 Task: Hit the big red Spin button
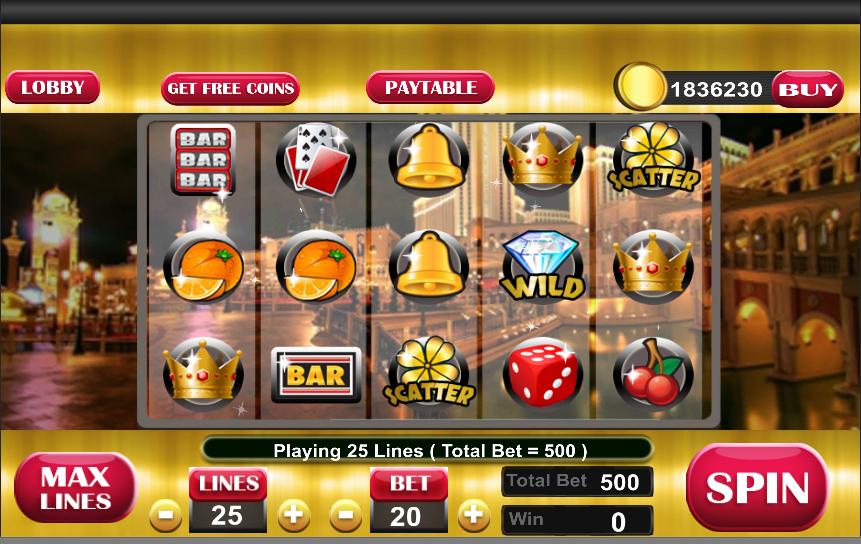click(x=757, y=487)
